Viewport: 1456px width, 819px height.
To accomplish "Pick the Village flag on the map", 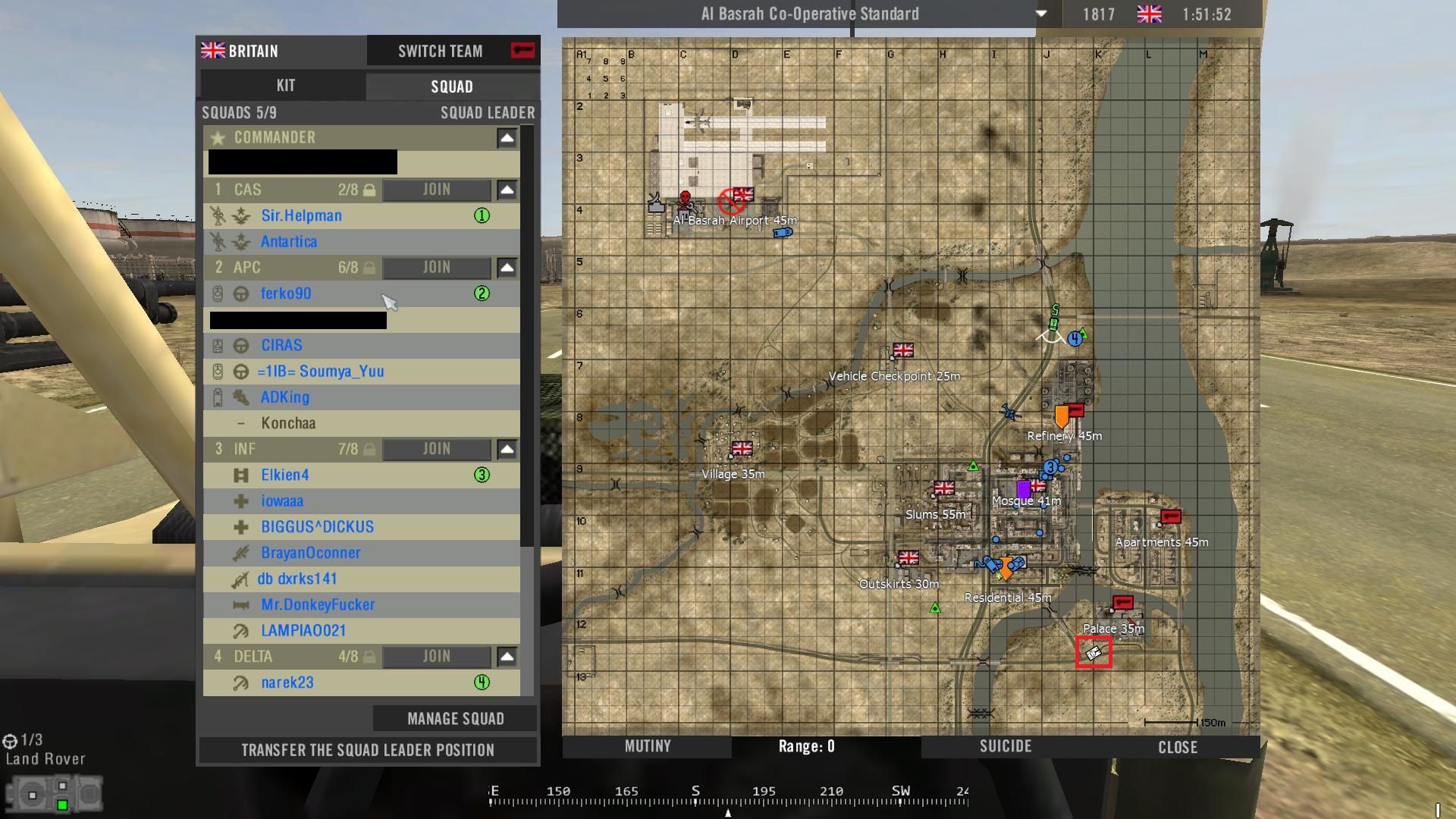I will pyautogui.click(x=742, y=448).
